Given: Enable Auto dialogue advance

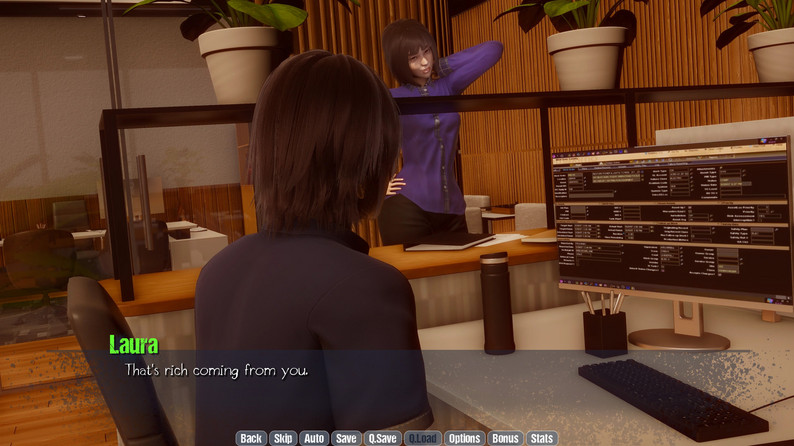Looking at the screenshot, I should click(x=314, y=438).
